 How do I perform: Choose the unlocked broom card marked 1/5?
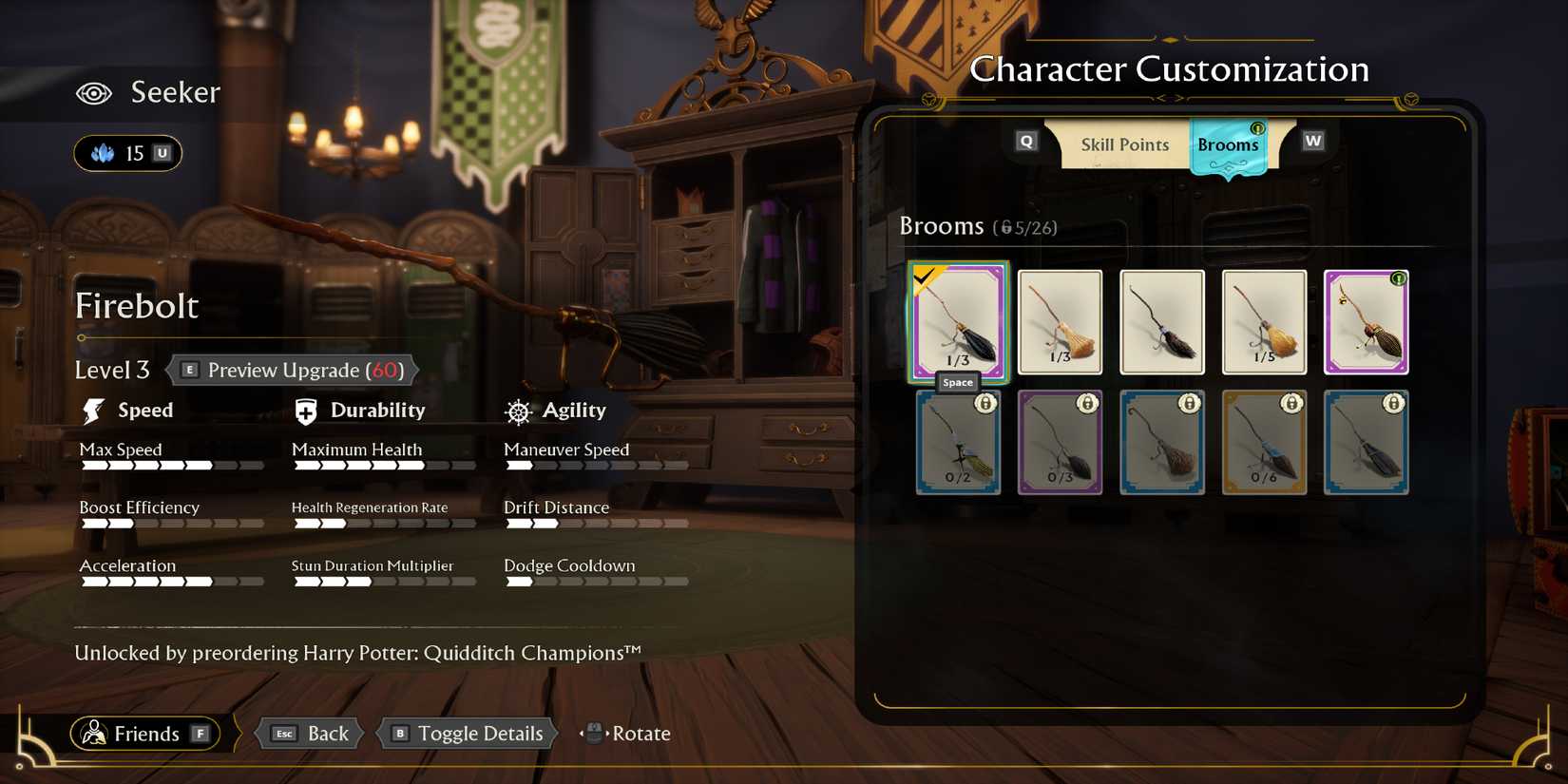[1264, 322]
